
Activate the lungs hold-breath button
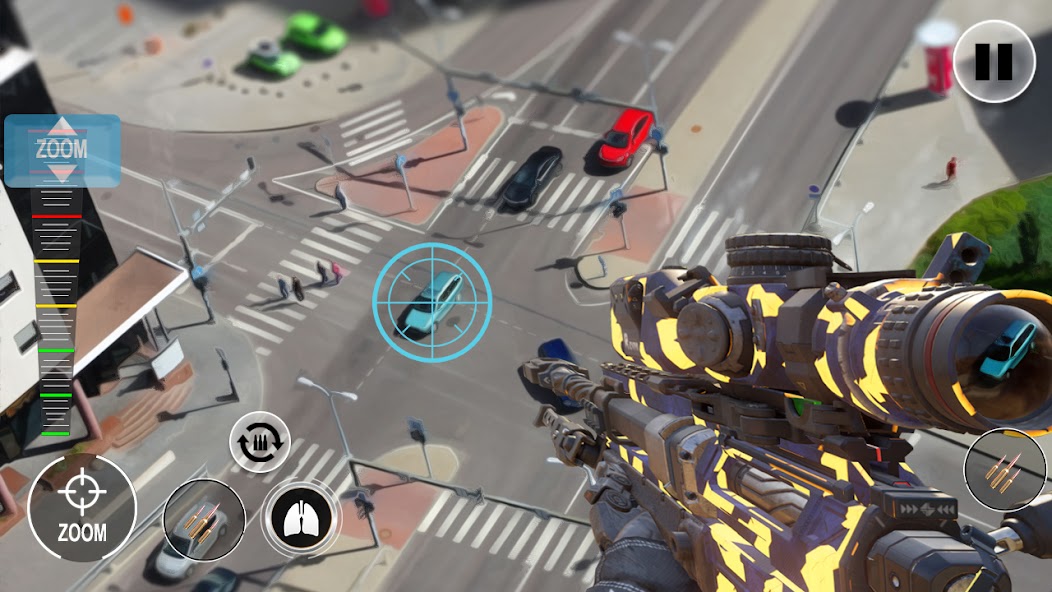pyautogui.click(x=301, y=517)
